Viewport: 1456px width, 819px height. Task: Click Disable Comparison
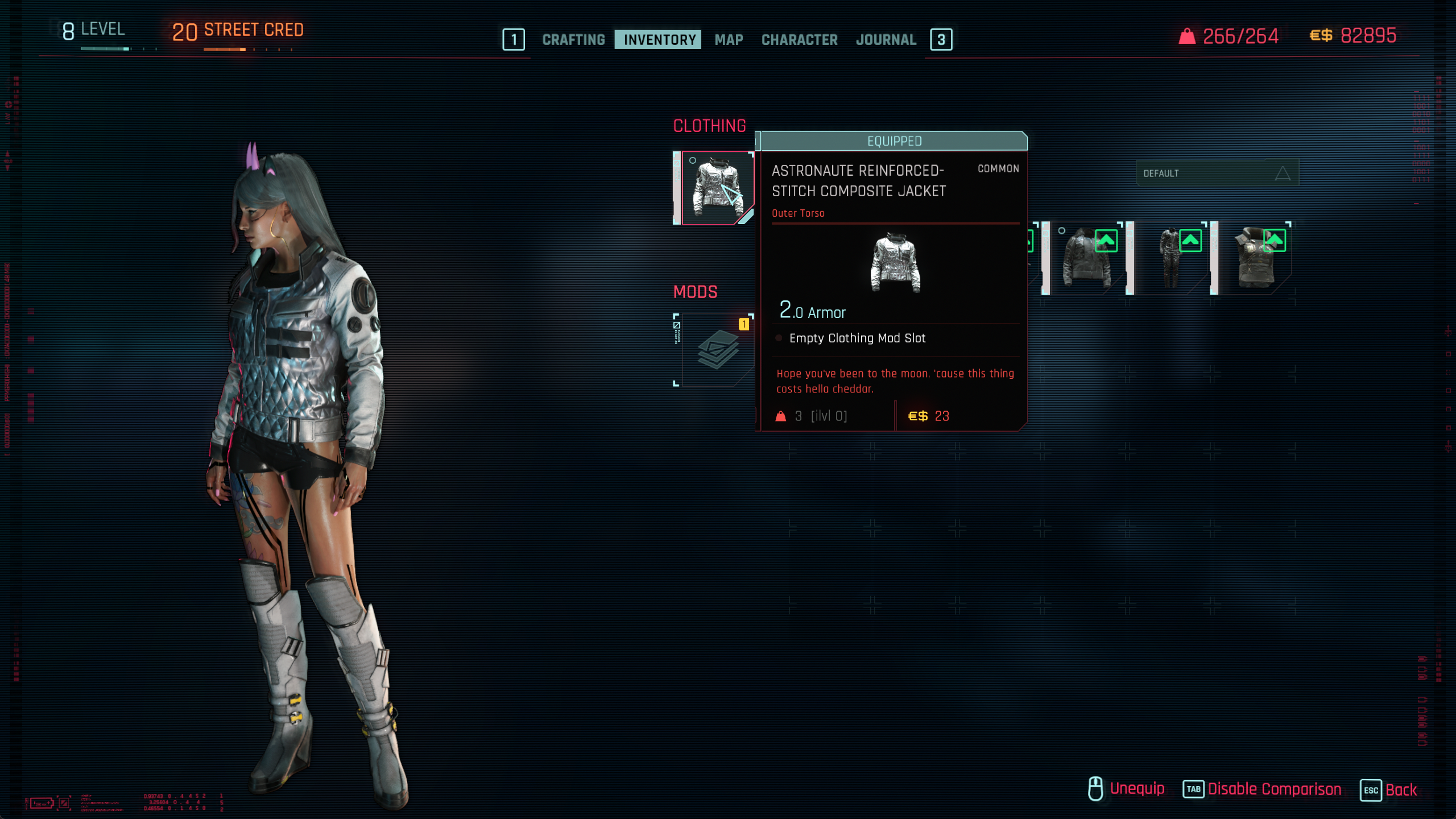(x=1274, y=789)
